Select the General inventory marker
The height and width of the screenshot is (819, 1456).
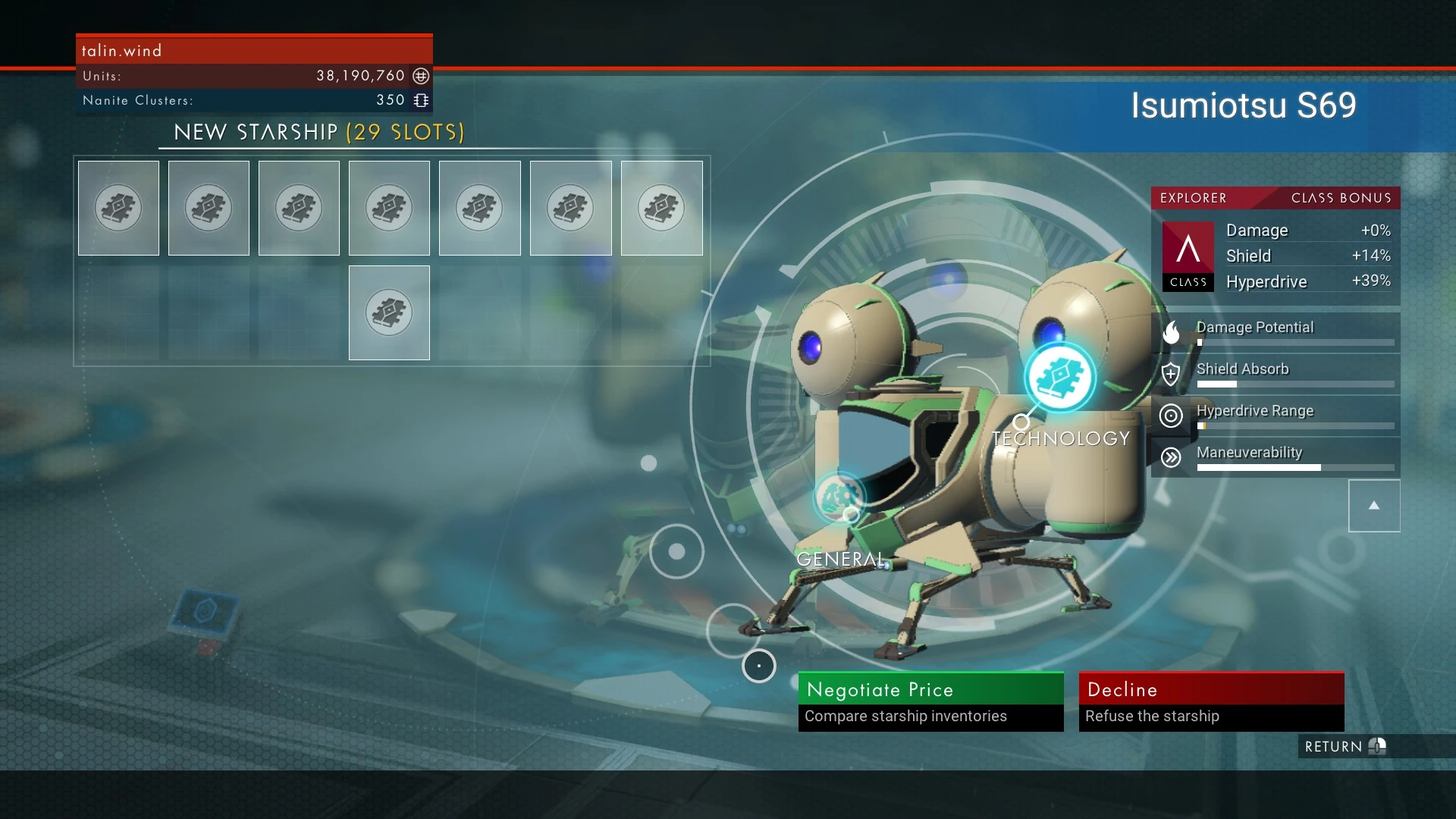click(839, 497)
